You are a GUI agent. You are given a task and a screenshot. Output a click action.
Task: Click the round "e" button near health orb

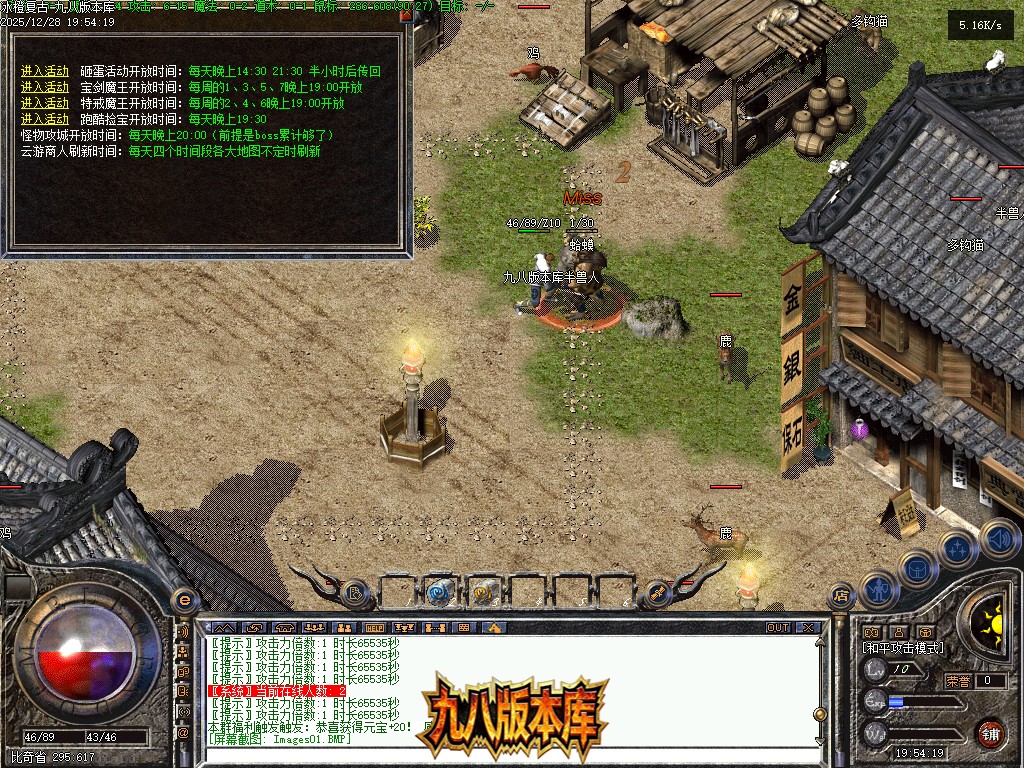(x=183, y=600)
